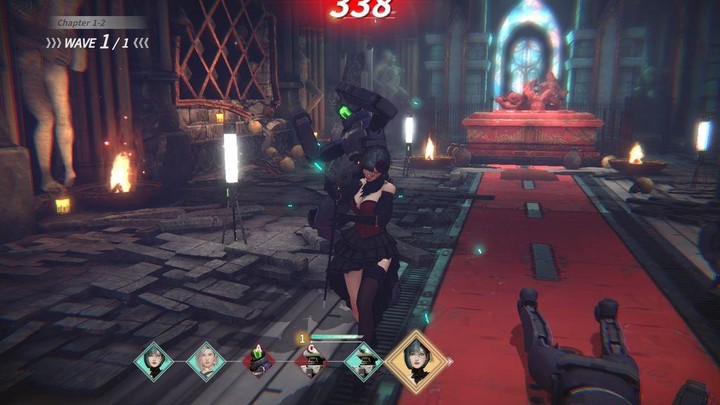Select the red enemy portrait labeled C
Image resolution: width=720 pixels, height=405 pixels.
[x=312, y=363]
